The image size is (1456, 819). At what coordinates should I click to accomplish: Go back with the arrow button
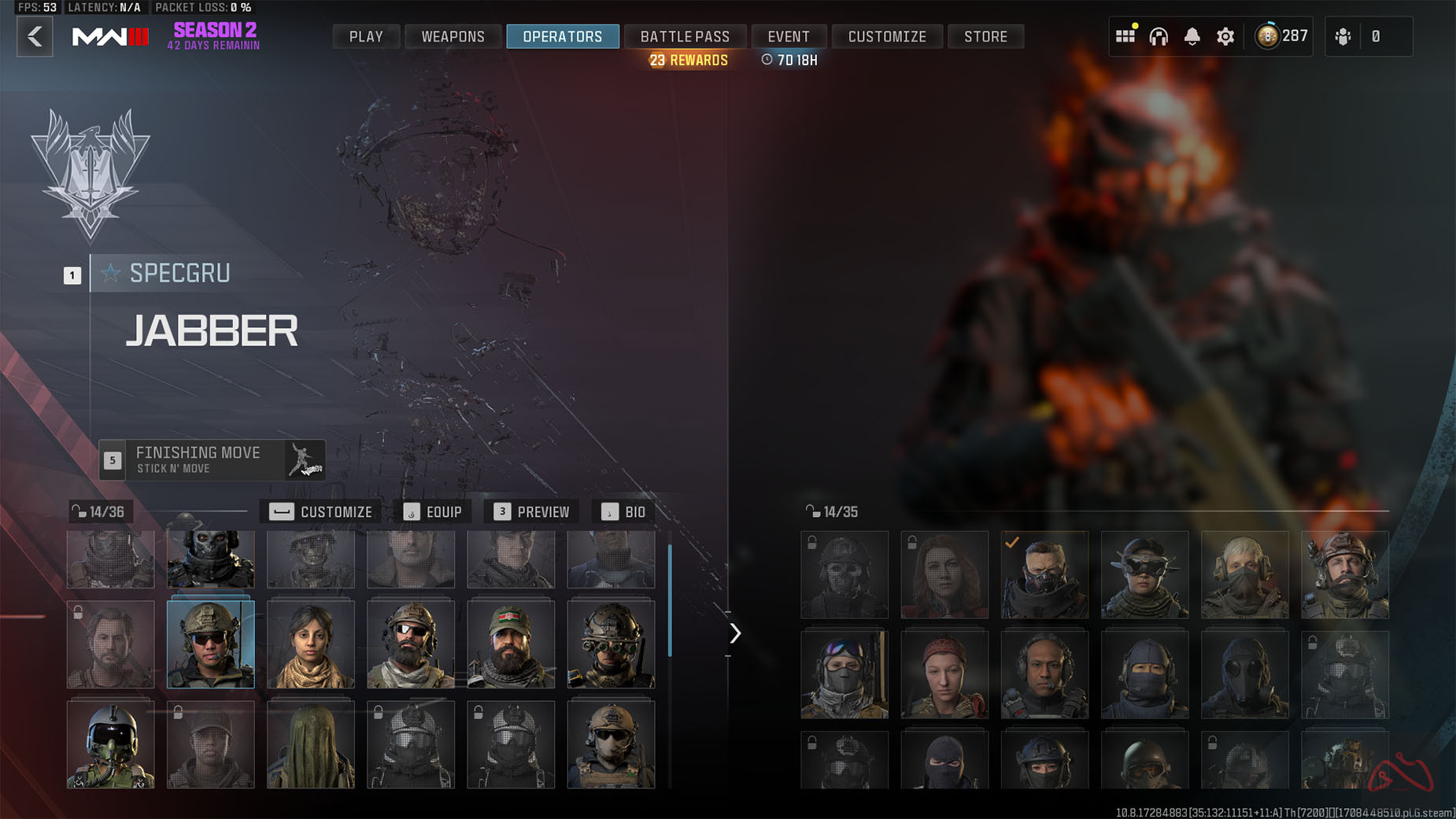[35, 36]
